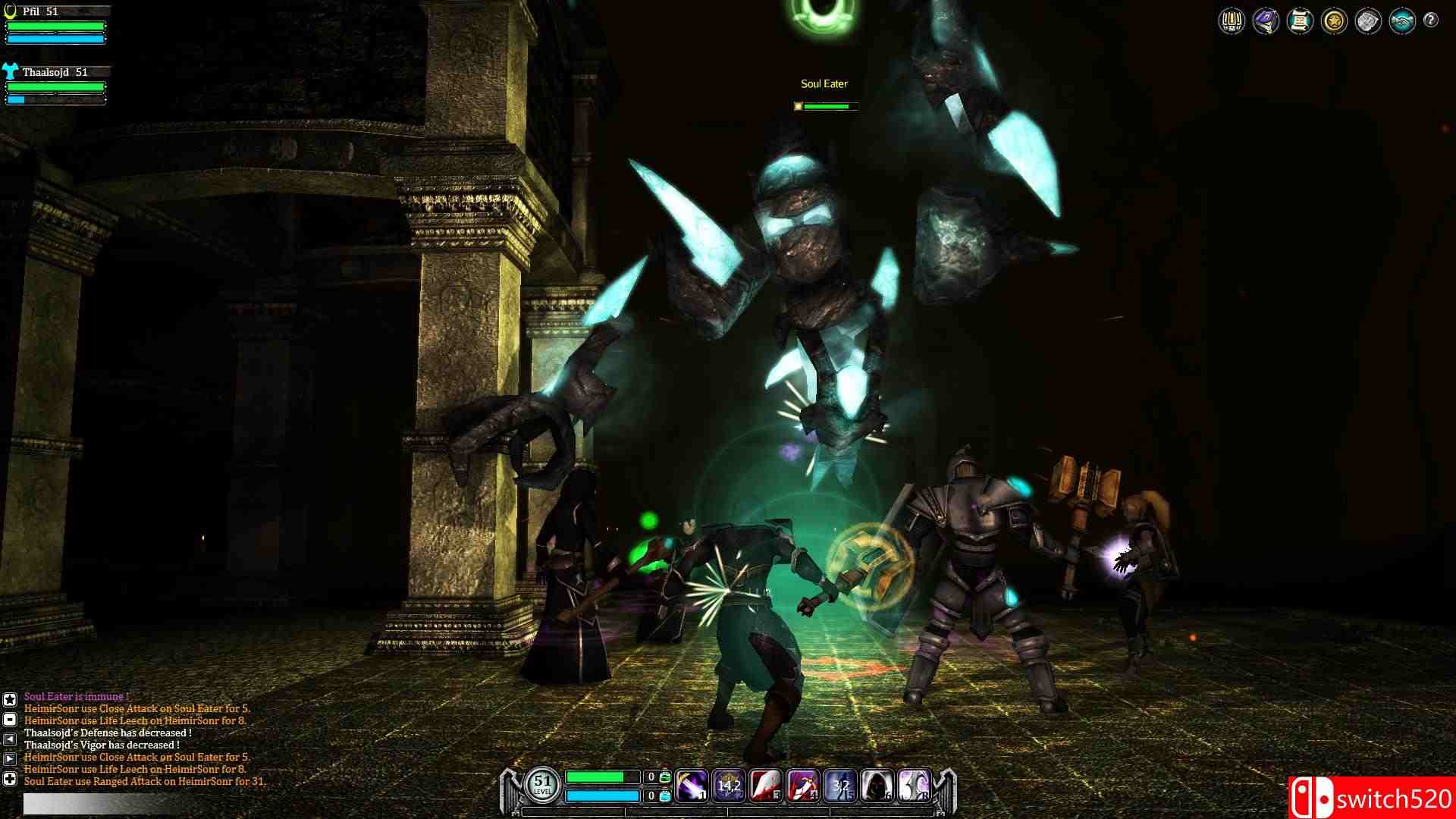Click the handshake icon

[x=1402, y=21]
